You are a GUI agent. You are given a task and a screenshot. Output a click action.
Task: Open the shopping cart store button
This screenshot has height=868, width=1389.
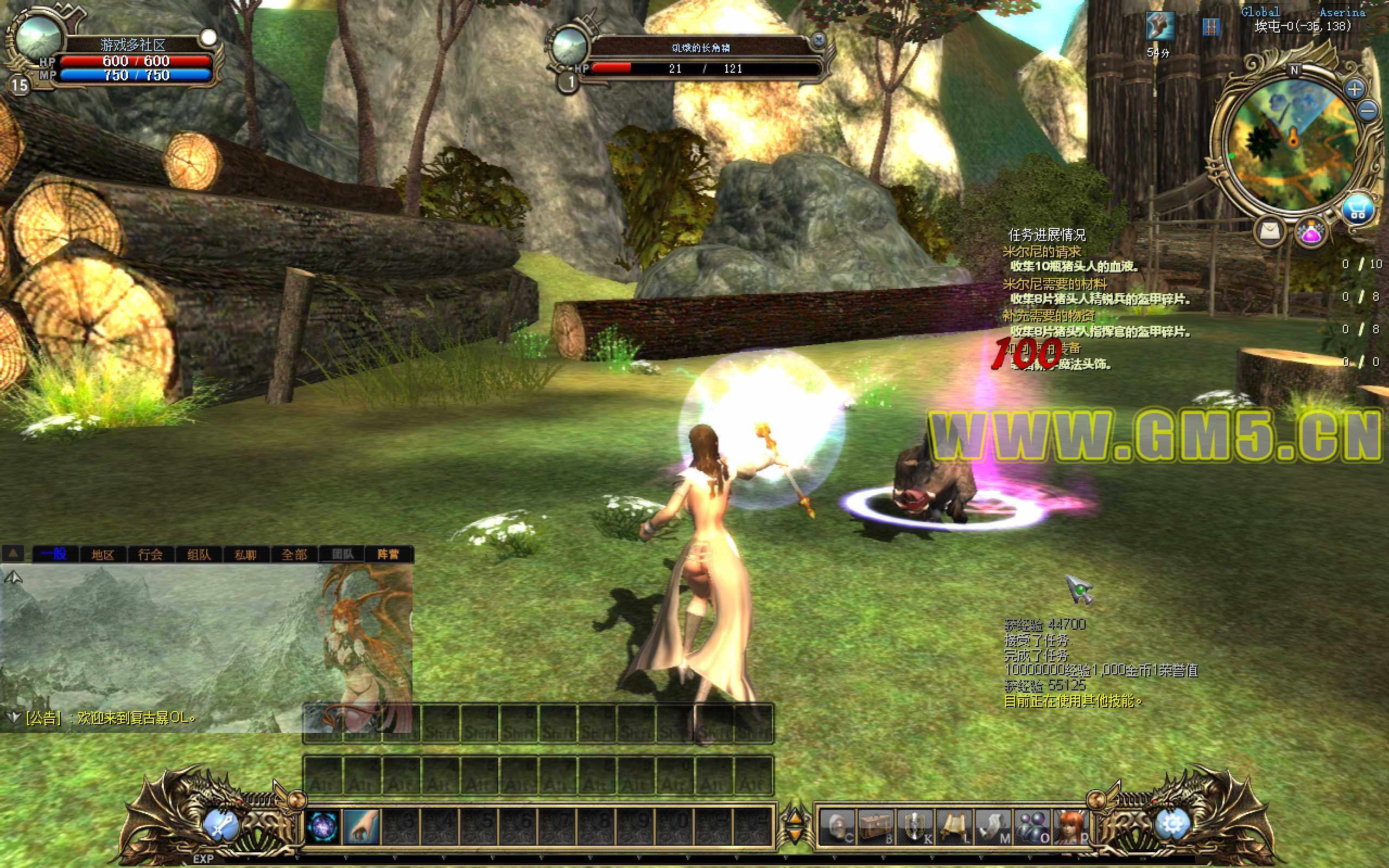tap(1358, 211)
